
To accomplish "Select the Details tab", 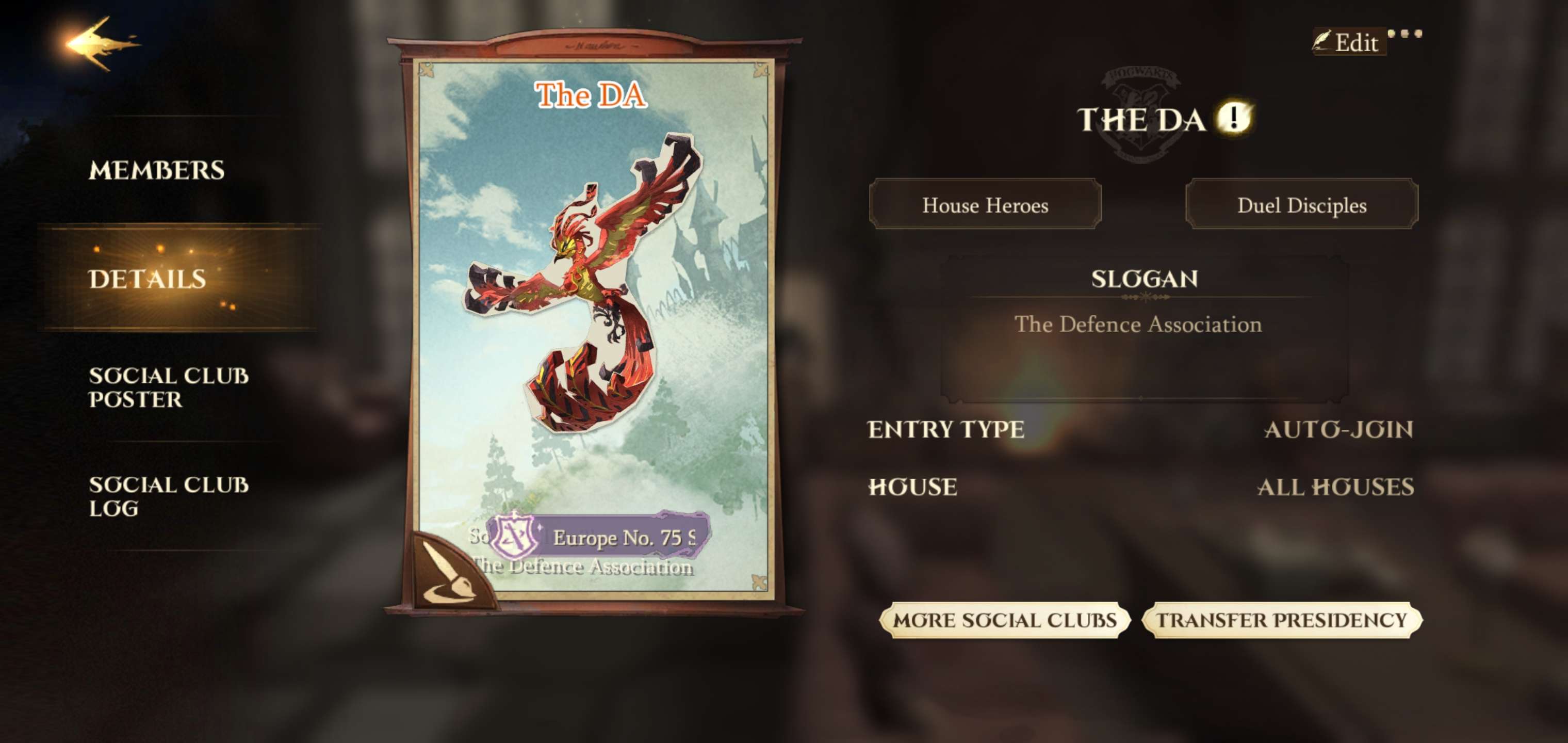I will pos(148,279).
